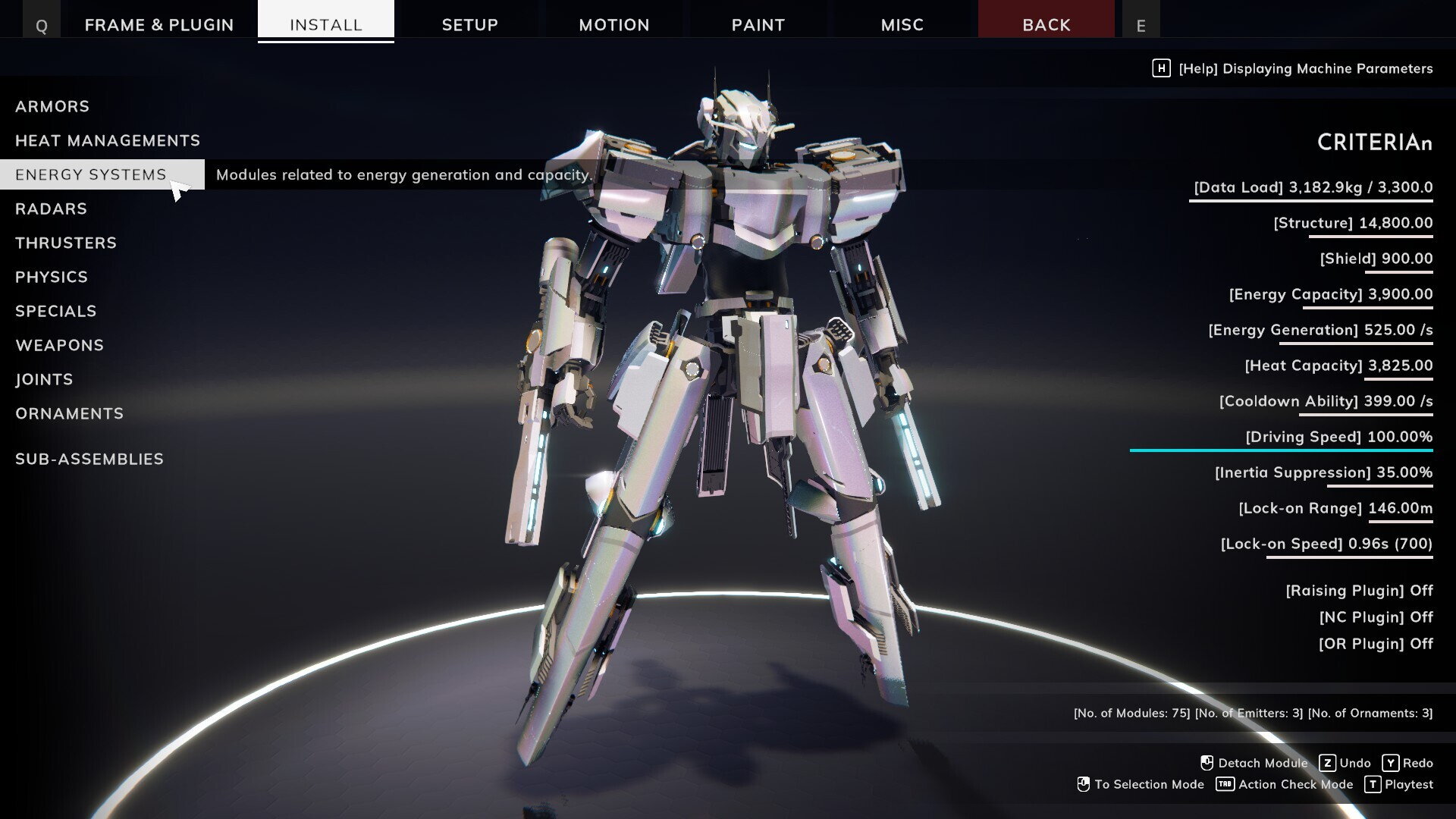Browse the Weapons category
1456x819 pixels.
(x=60, y=345)
